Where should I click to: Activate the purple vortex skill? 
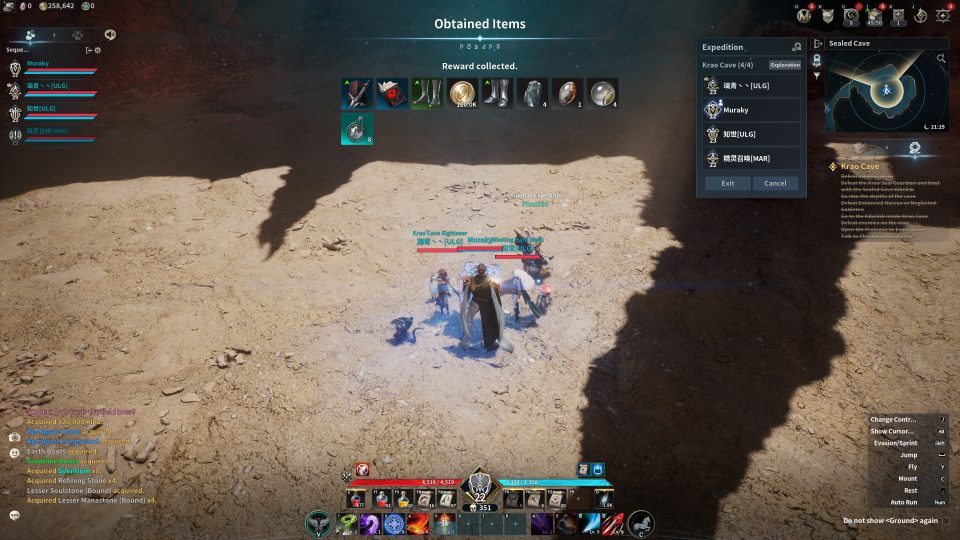[x=369, y=523]
